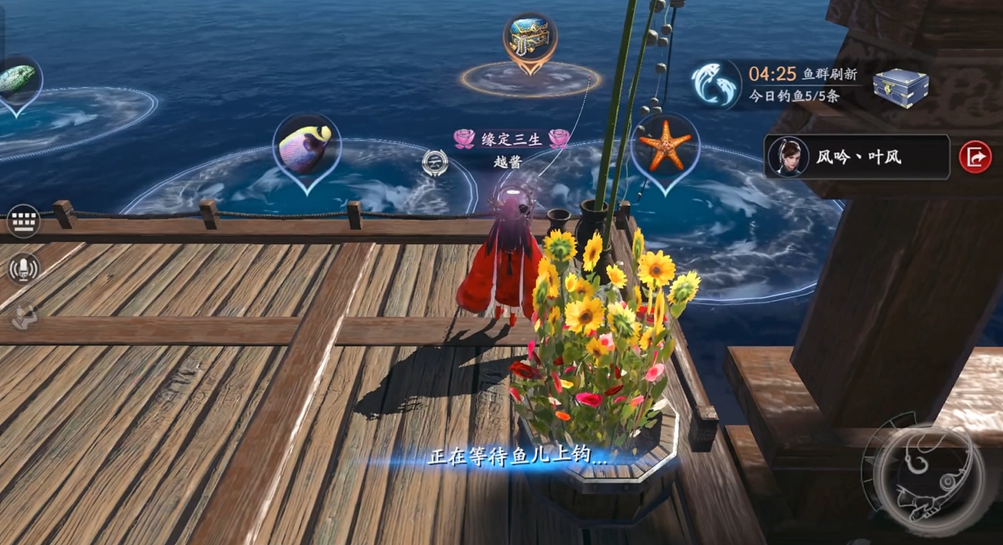This screenshot has height=545, width=1003.
Task: Open the keyboard chat input icon
Action: point(22,221)
